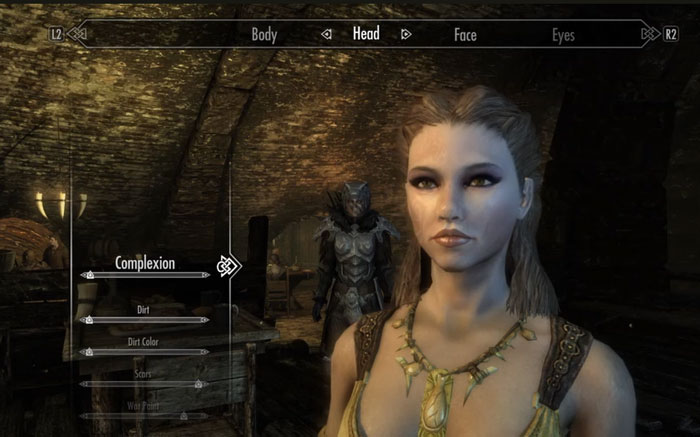Click the right arrow beside Head
The image size is (700, 437).
tap(406, 34)
